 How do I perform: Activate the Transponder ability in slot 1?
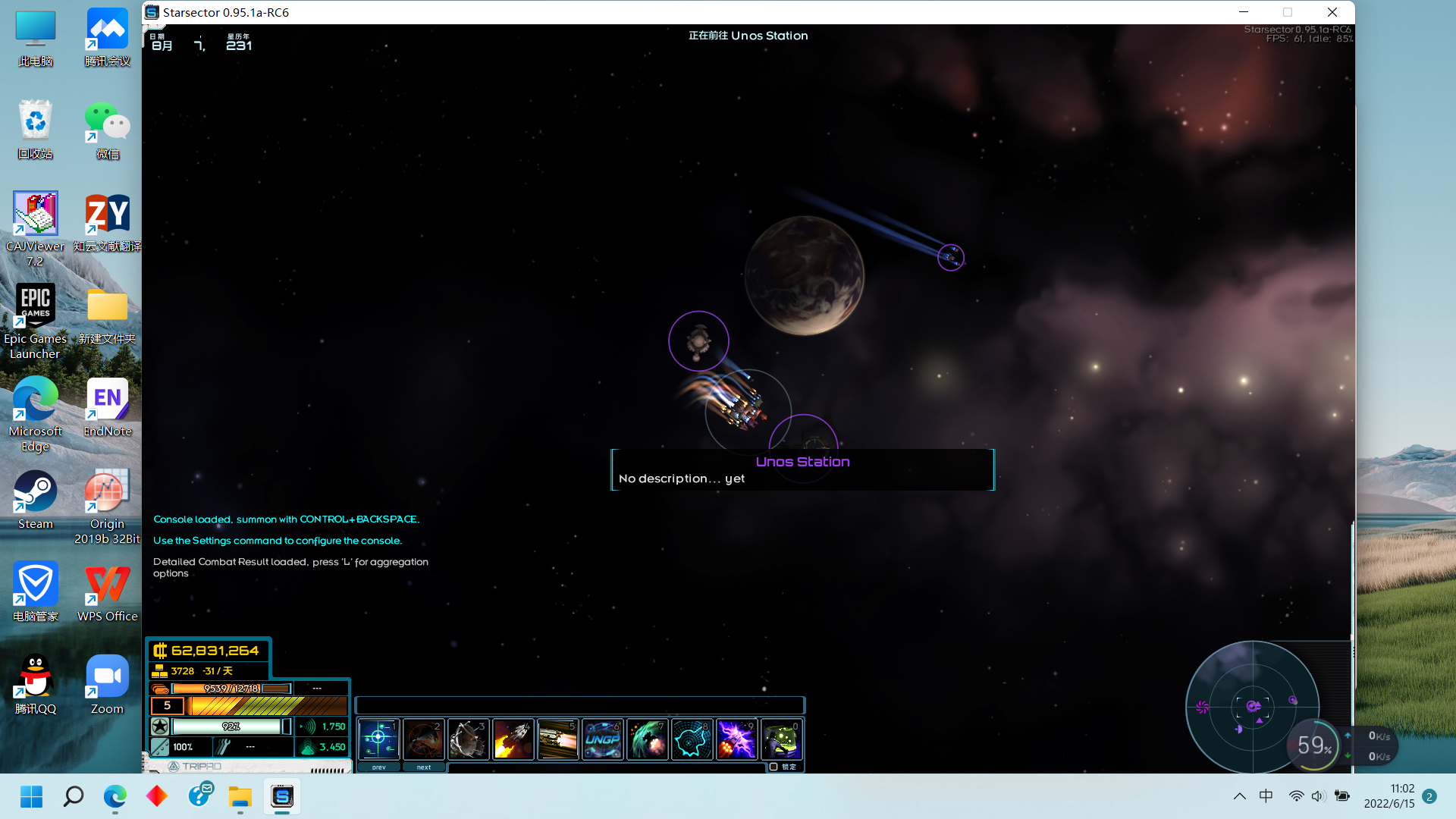(x=378, y=739)
